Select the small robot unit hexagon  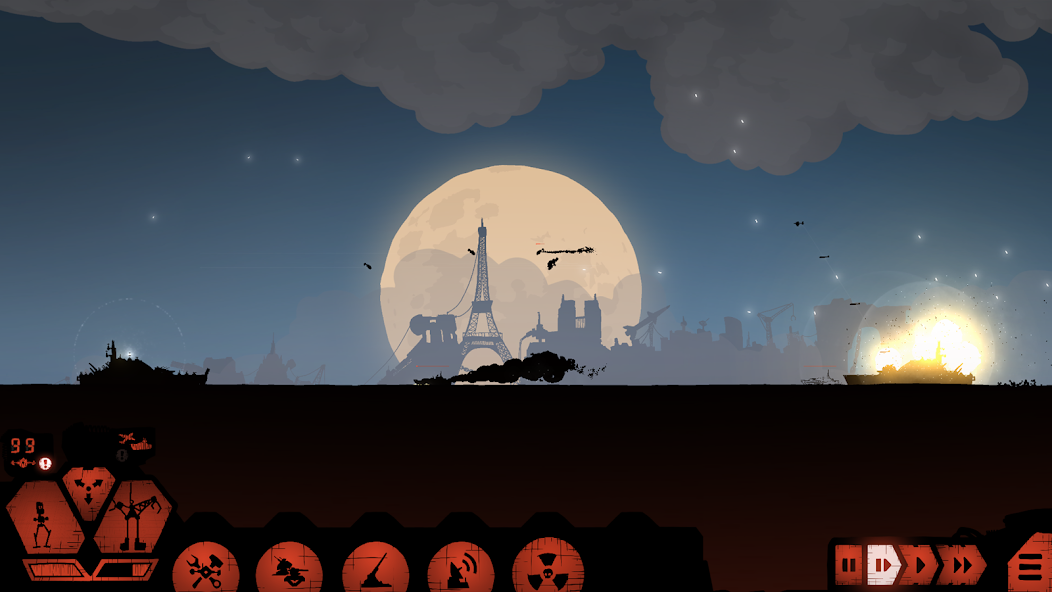tap(43, 518)
